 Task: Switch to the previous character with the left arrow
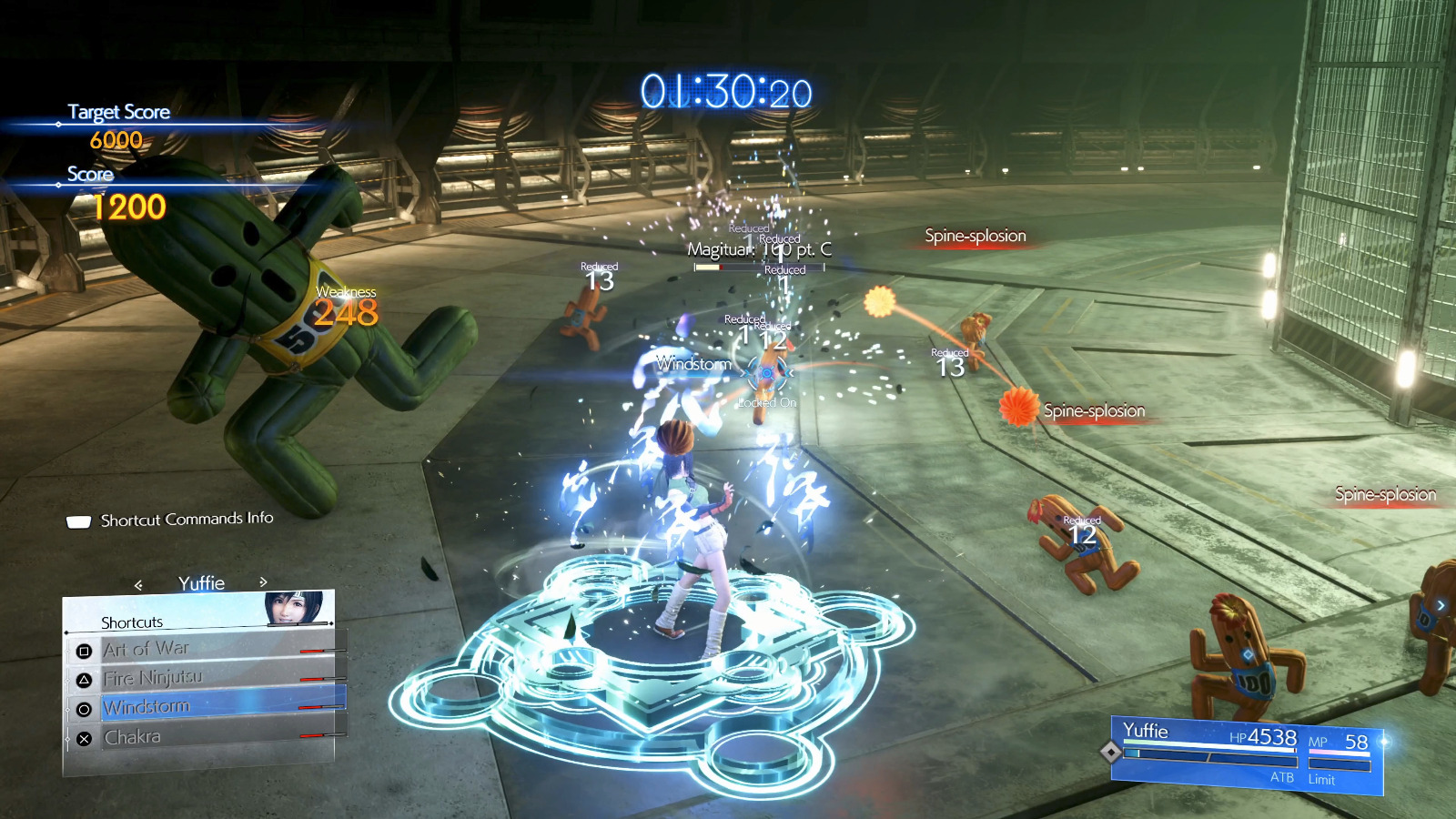(138, 584)
